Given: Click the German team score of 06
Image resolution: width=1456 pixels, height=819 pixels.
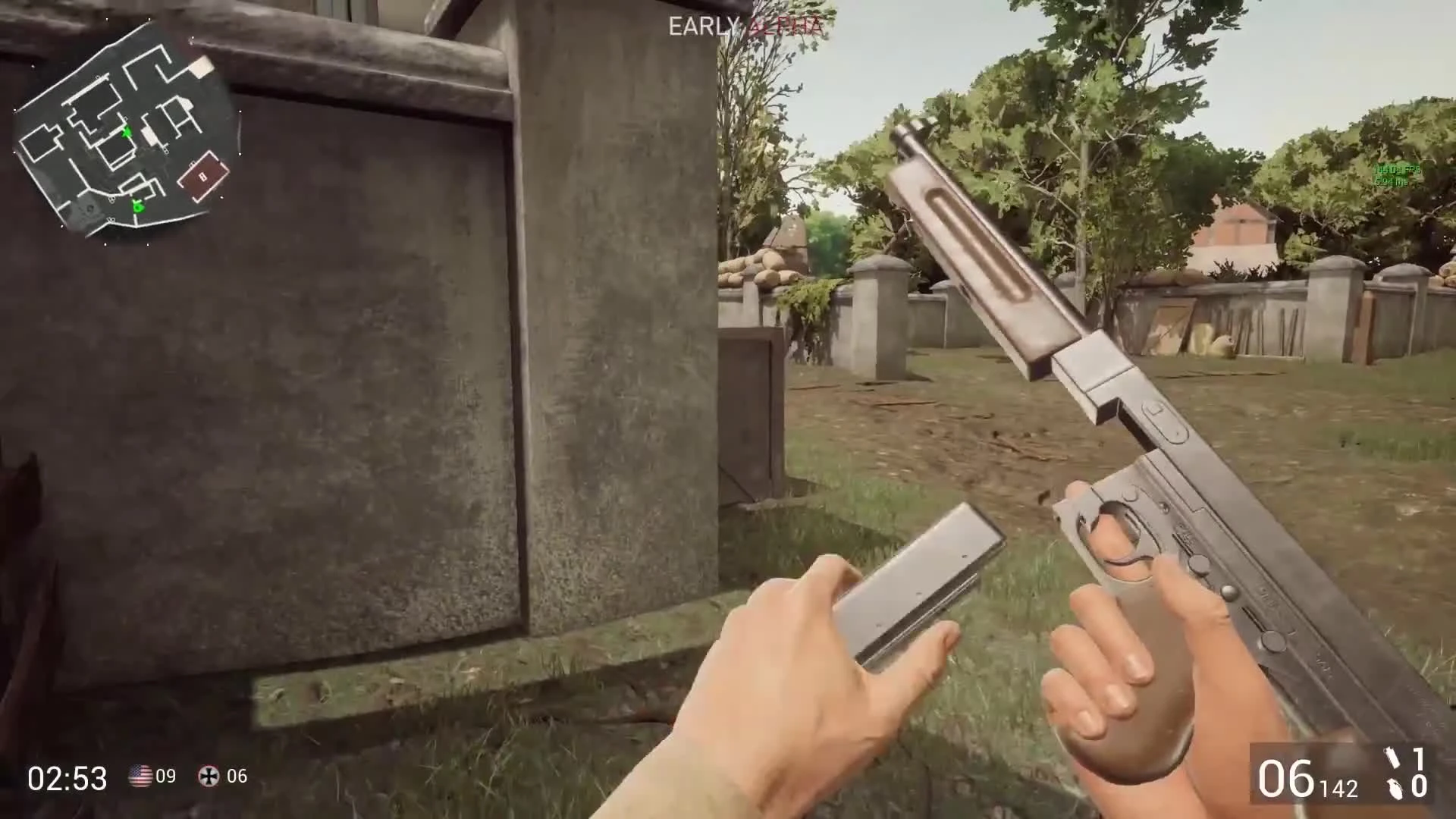Looking at the screenshot, I should [x=235, y=777].
